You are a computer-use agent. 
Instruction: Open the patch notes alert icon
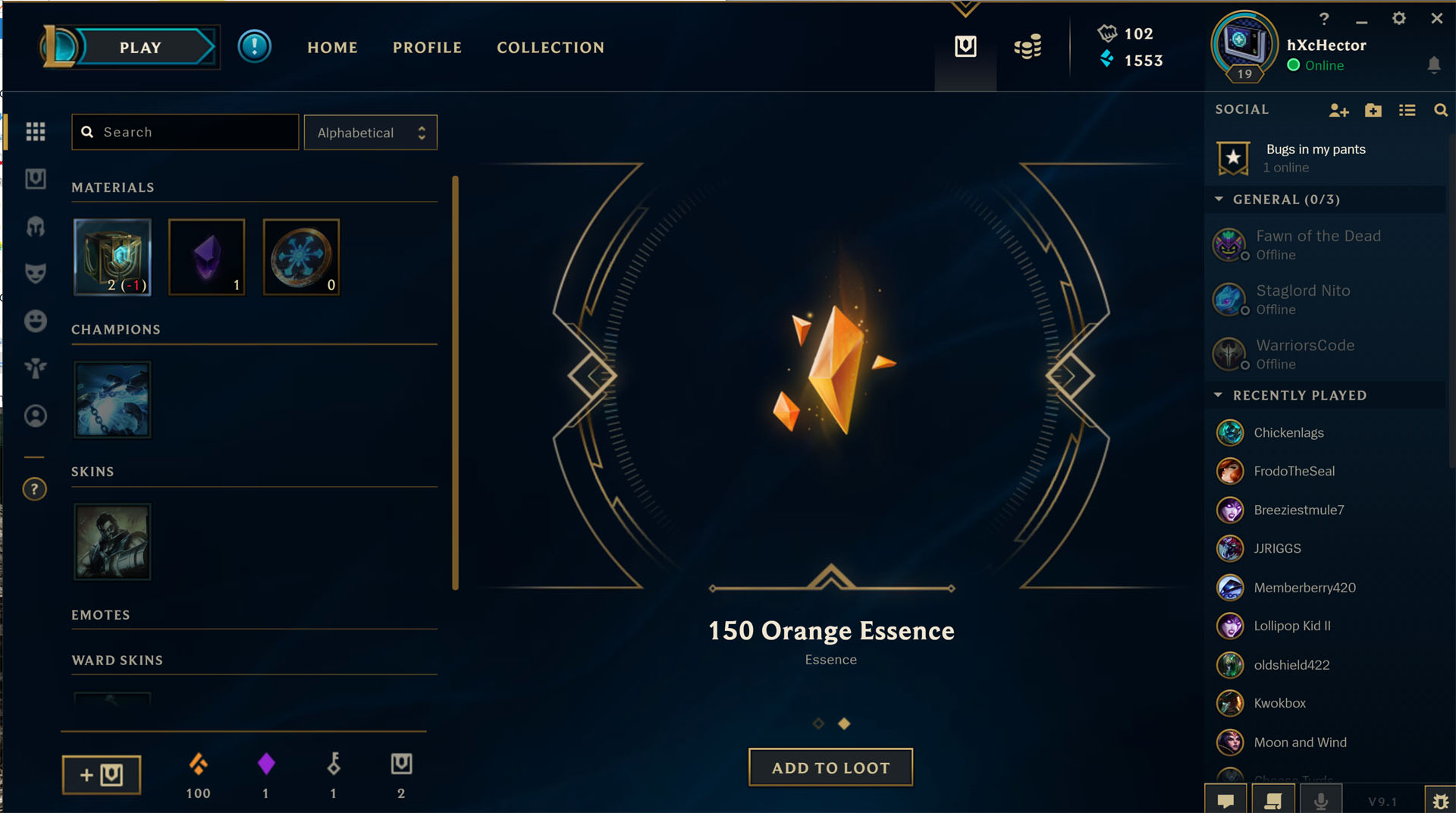pos(255,46)
